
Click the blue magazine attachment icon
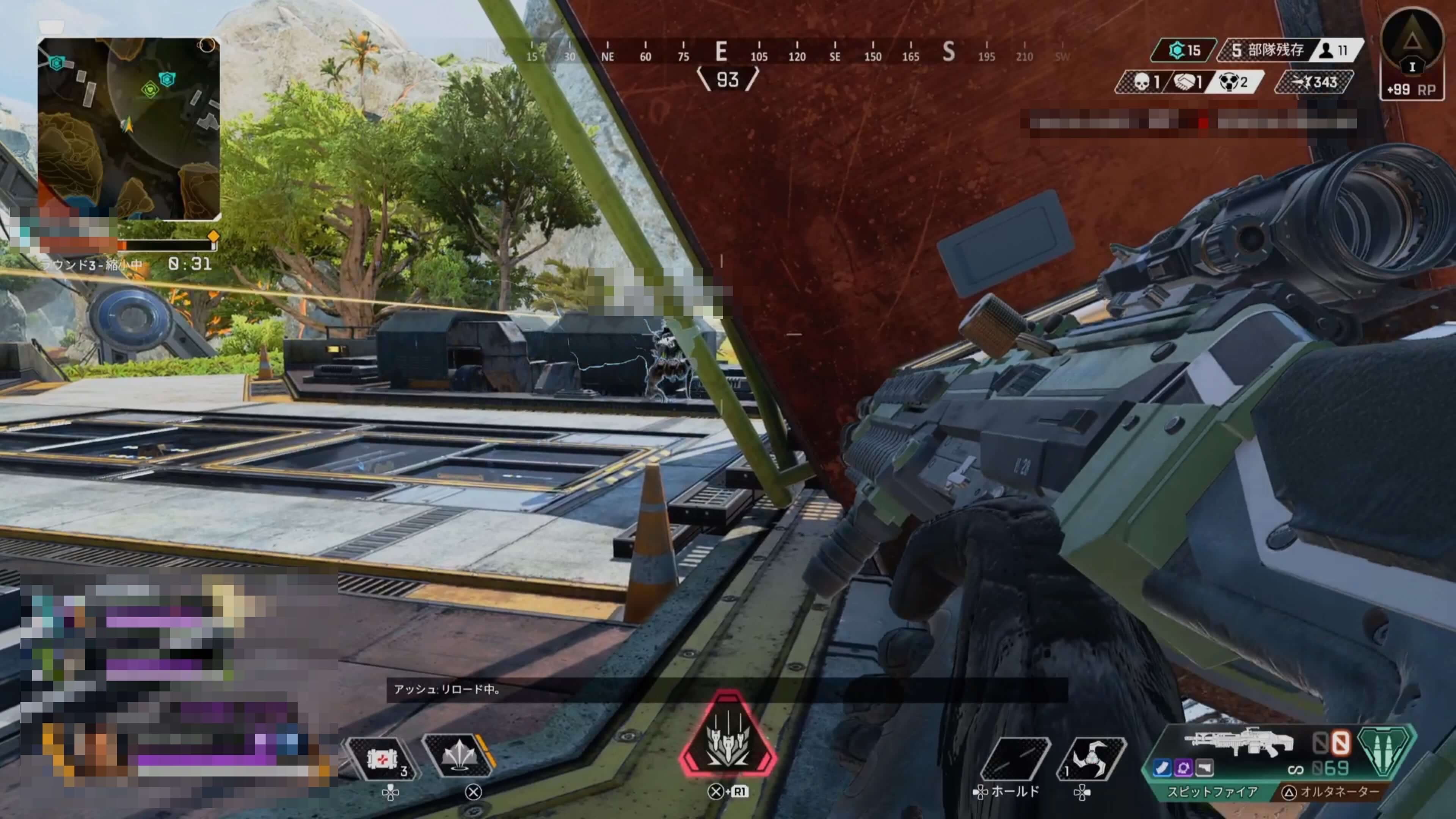[x=1161, y=767]
